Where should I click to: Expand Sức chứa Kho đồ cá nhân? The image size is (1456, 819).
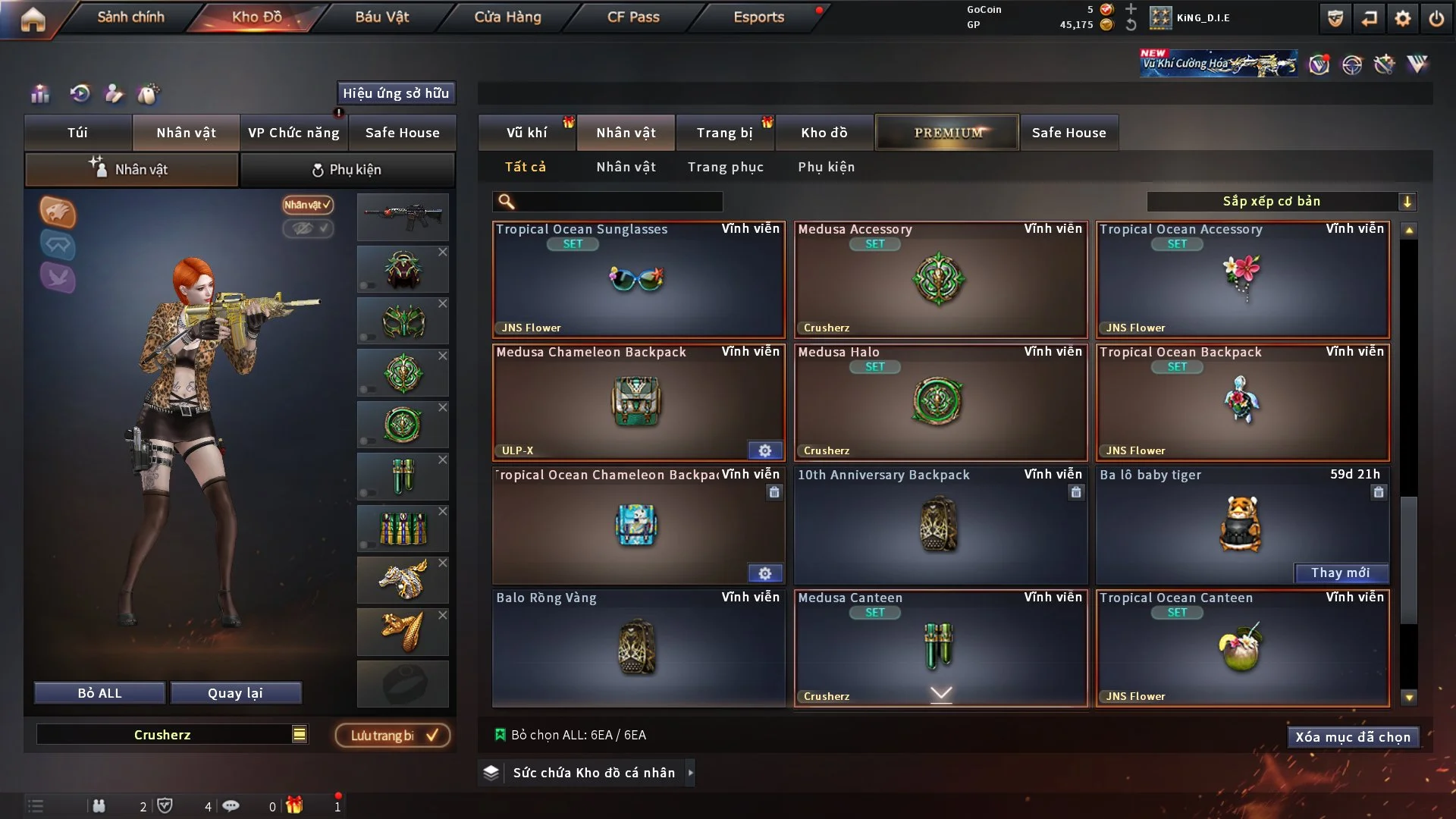point(593,773)
